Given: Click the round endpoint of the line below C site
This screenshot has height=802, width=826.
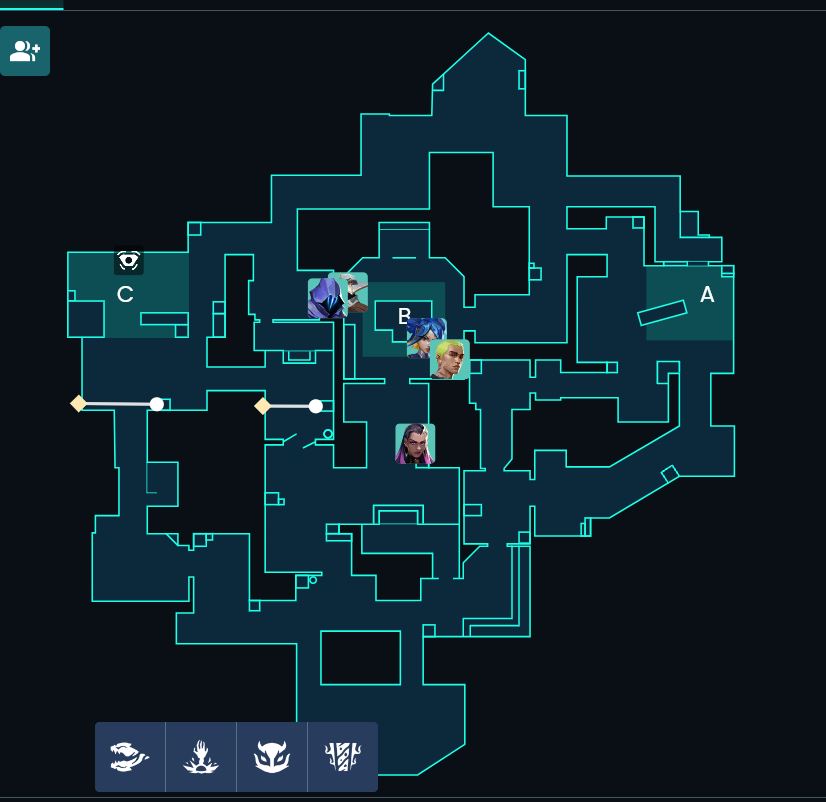Looking at the screenshot, I should [x=157, y=404].
